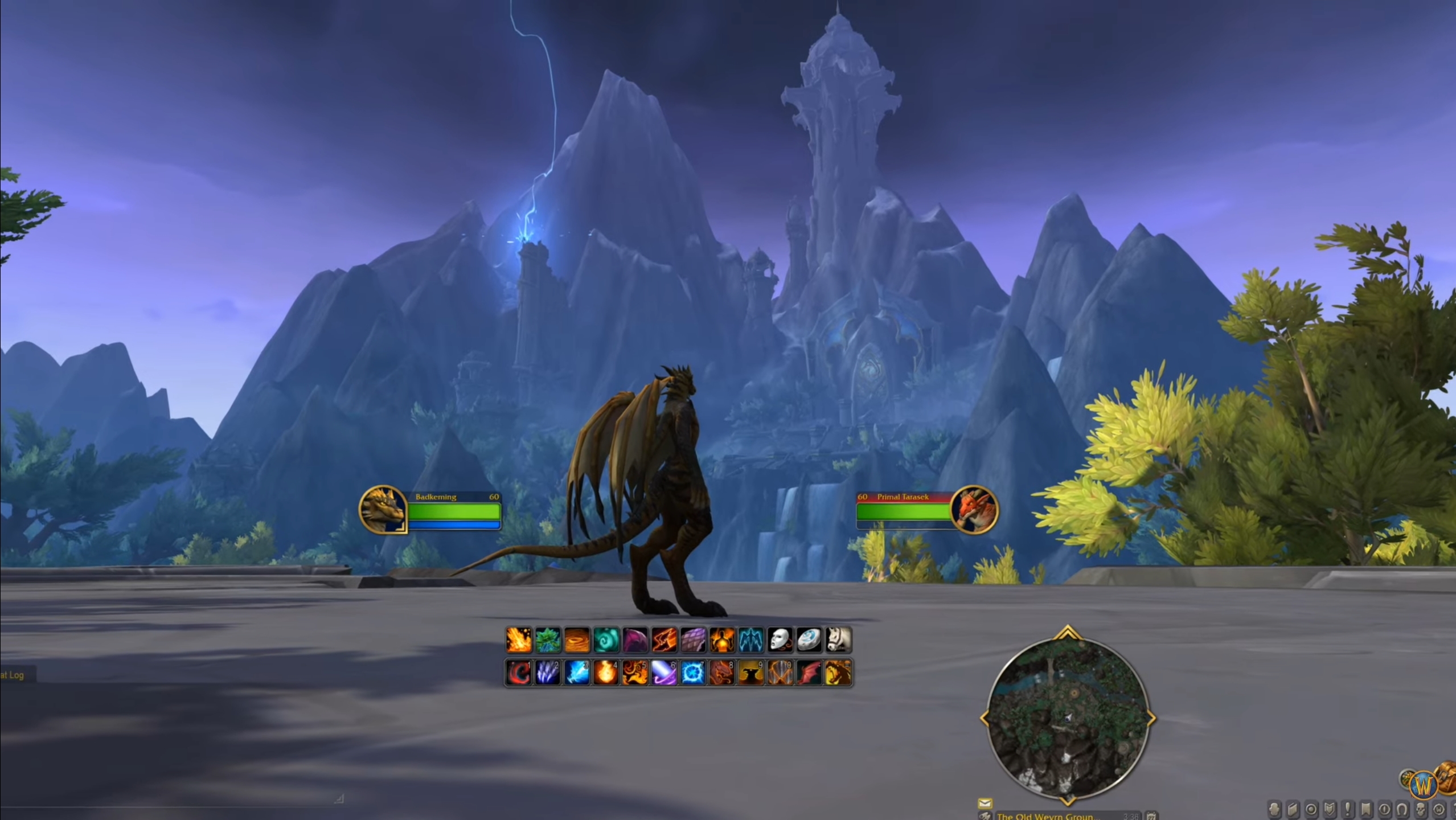The width and height of the screenshot is (1456, 820).
Task: Cast the blue beam ability in slot 6
Action: (665, 672)
